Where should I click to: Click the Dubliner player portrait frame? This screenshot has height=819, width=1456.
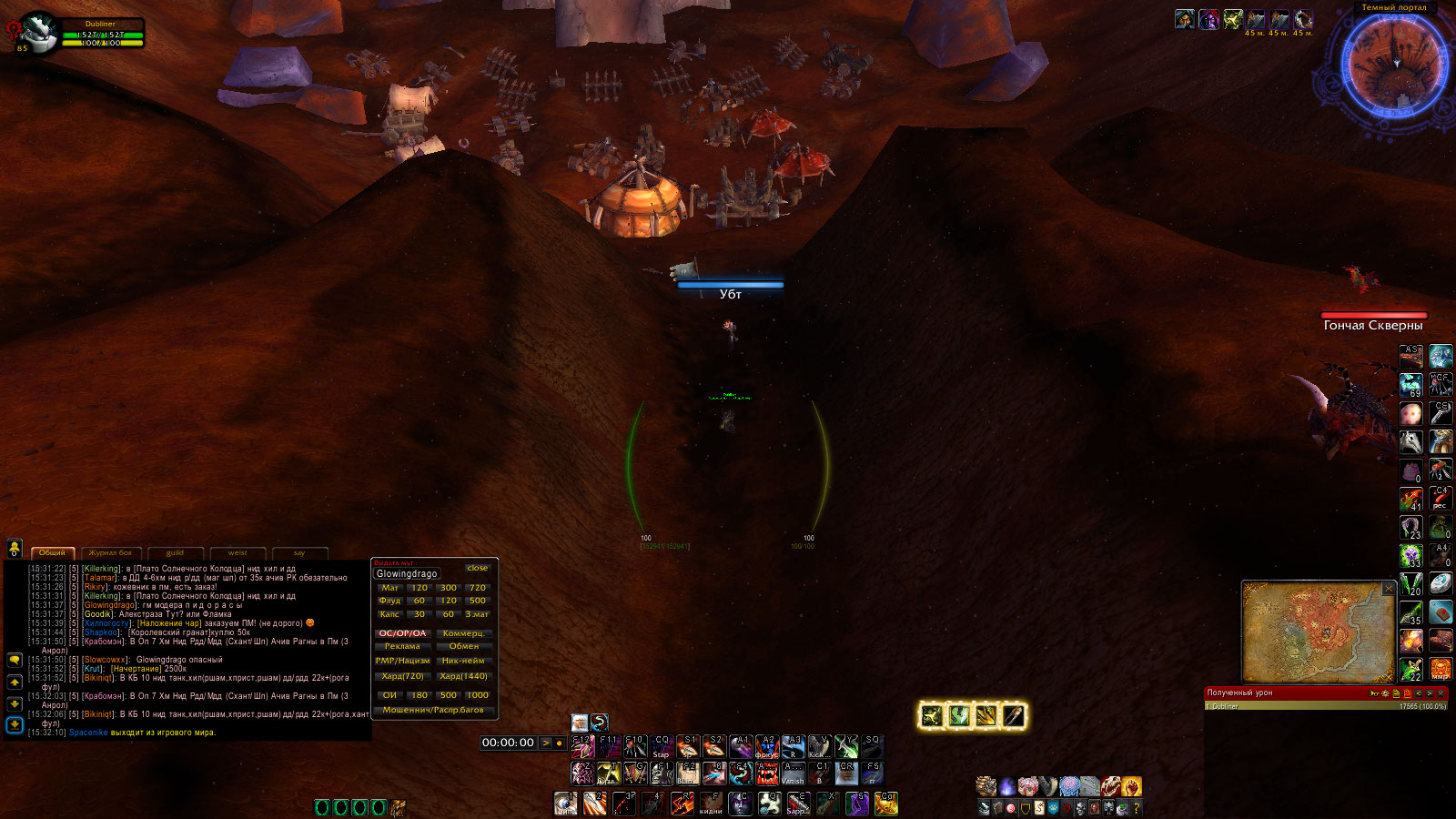pyautogui.click(x=40, y=33)
